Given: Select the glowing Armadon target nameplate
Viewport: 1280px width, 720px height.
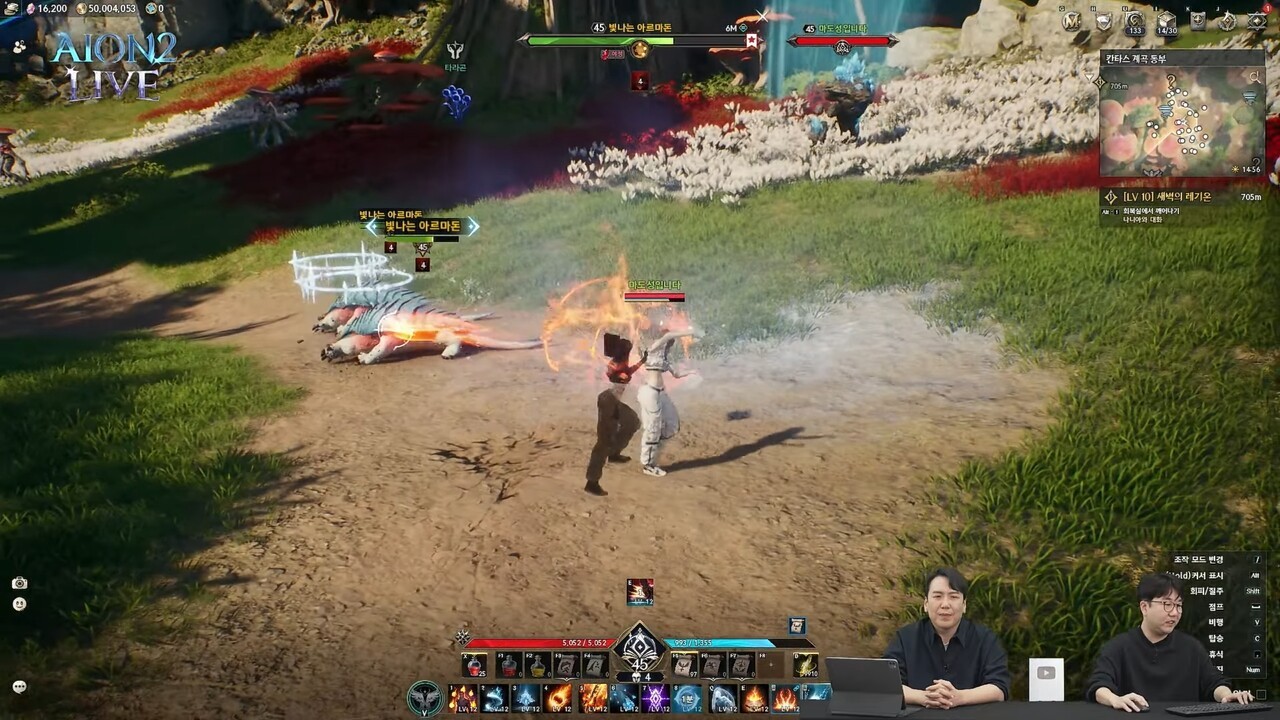Looking at the screenshot, I should click(422, 227).
